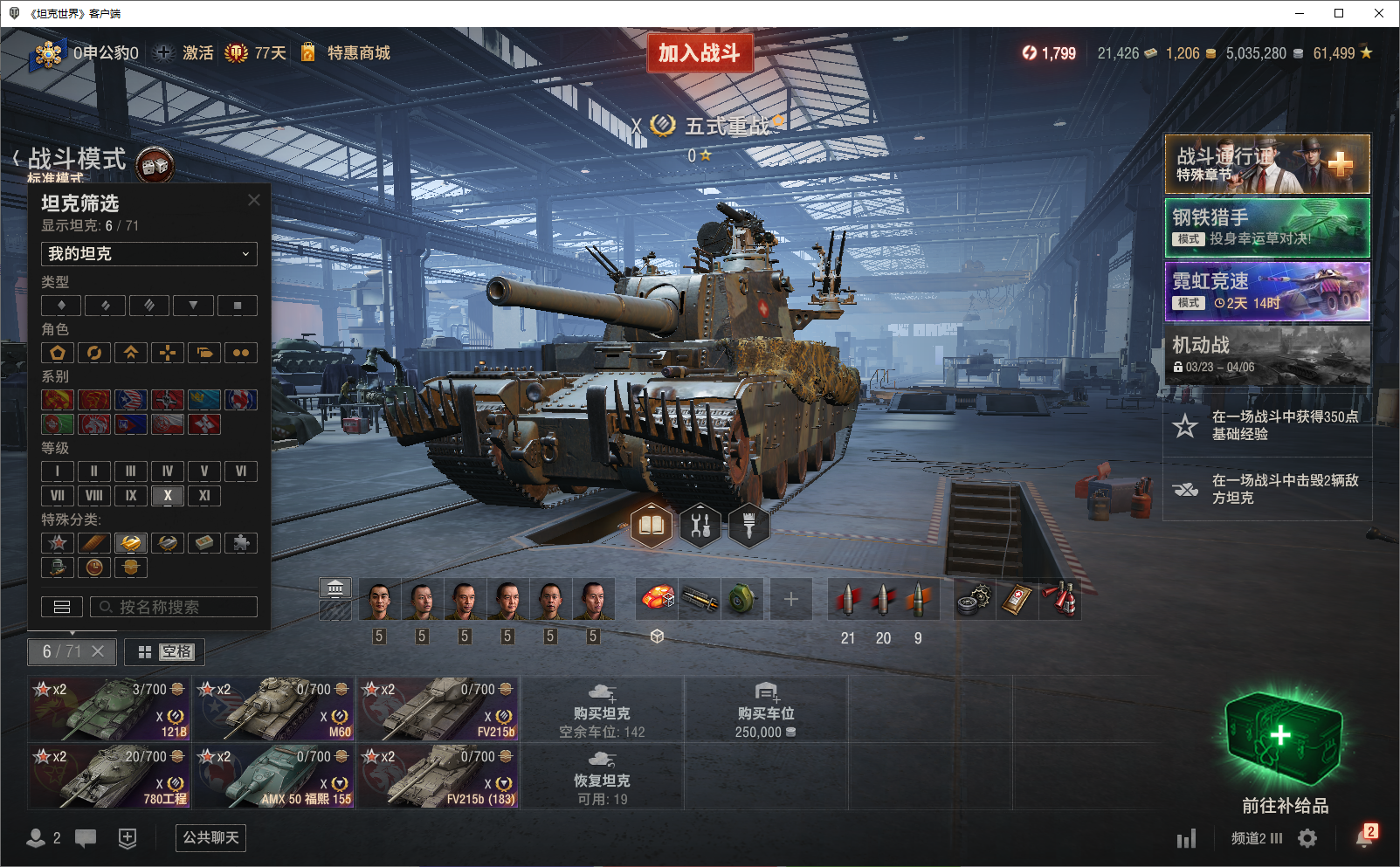Close the game client window
This screenshot has height=867, width=1400.
pos(1379,13)
